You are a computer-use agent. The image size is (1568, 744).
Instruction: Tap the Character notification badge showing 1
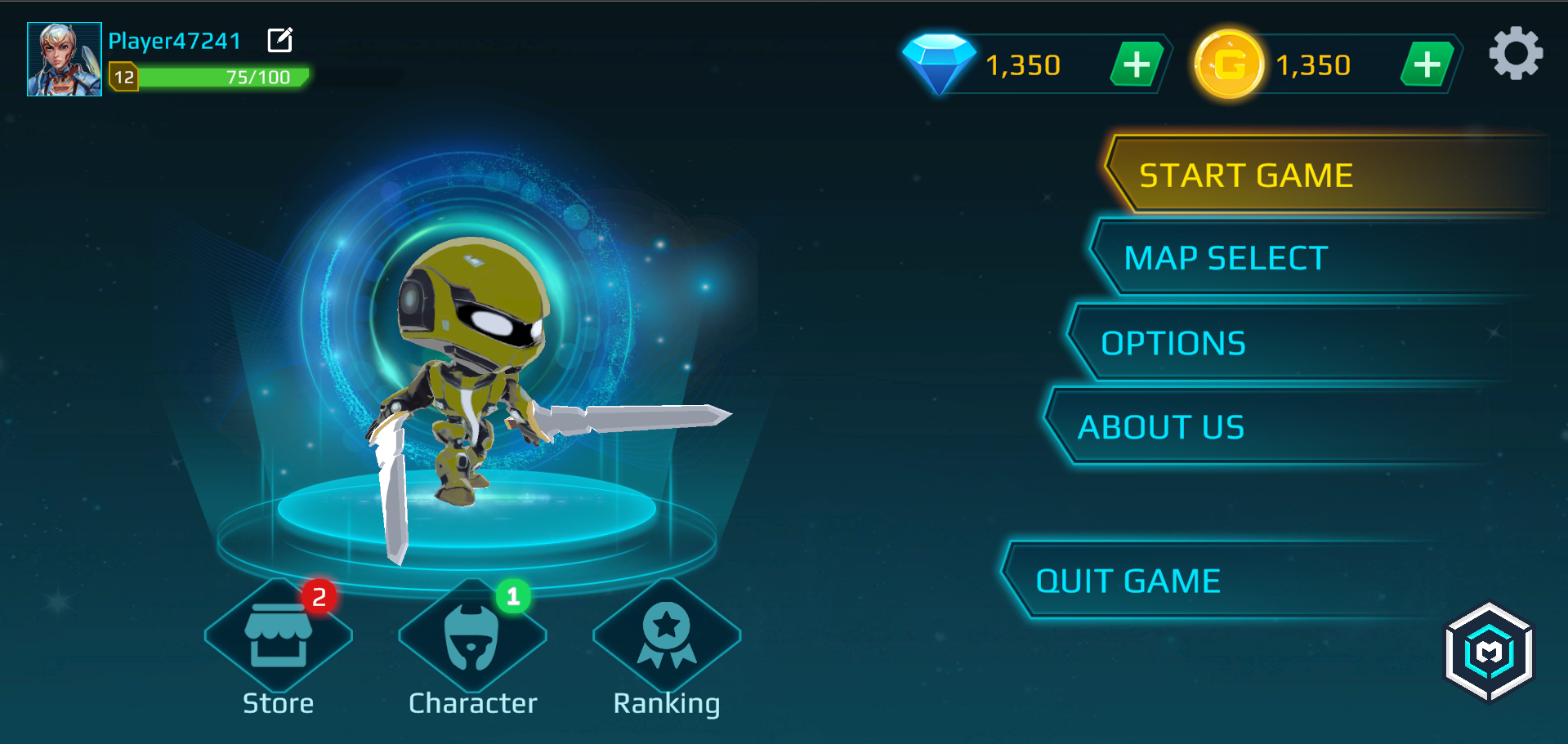coord(513,595)
